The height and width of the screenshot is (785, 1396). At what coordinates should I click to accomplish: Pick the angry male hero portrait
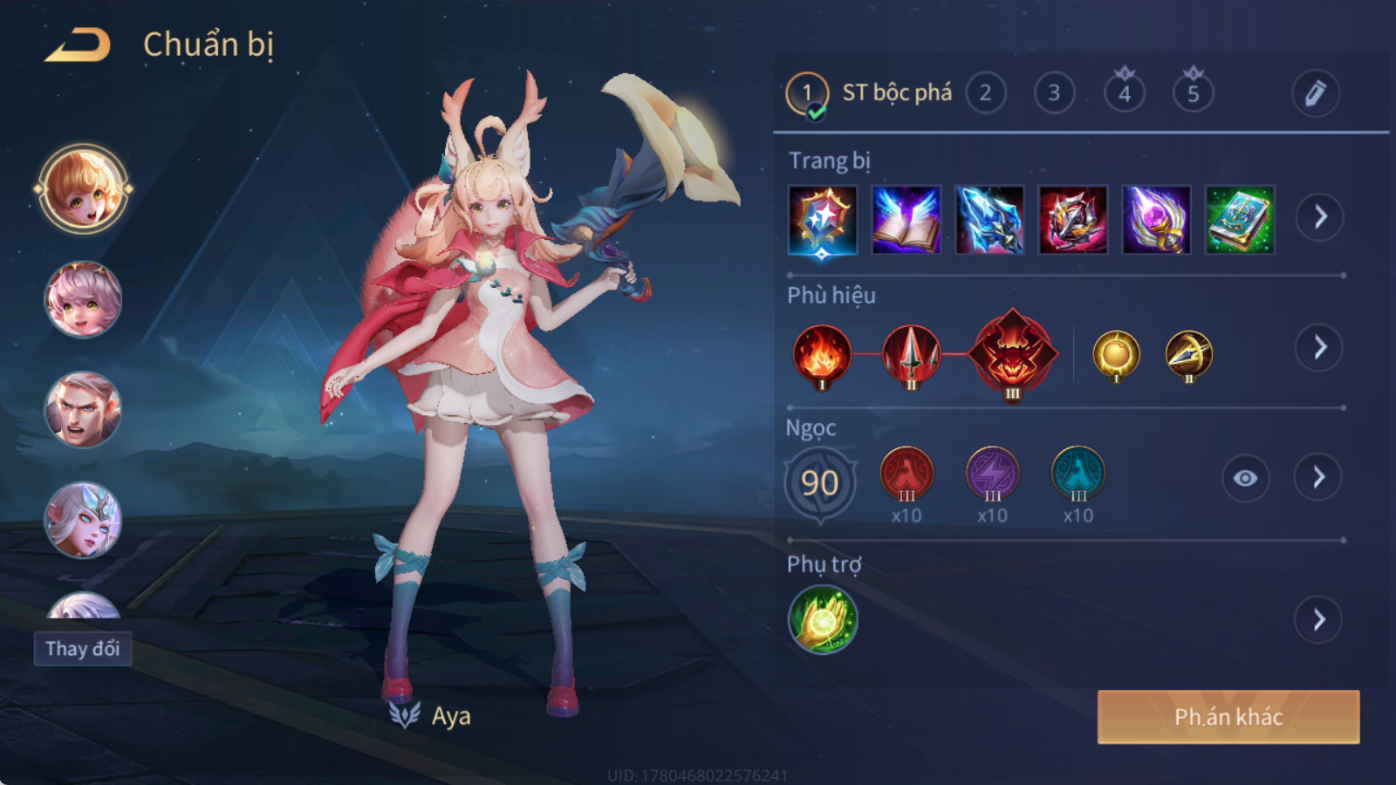pos(83,409)
